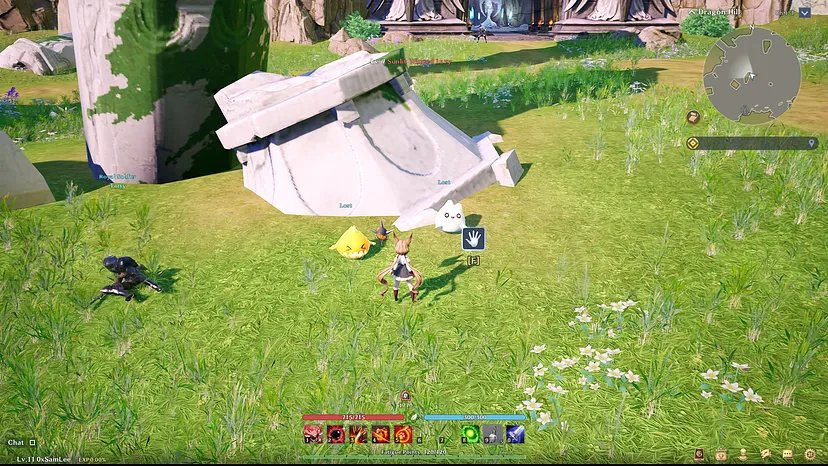
Task: Open the scroll icon beside the minimap
Action: (x=692, y=117)
